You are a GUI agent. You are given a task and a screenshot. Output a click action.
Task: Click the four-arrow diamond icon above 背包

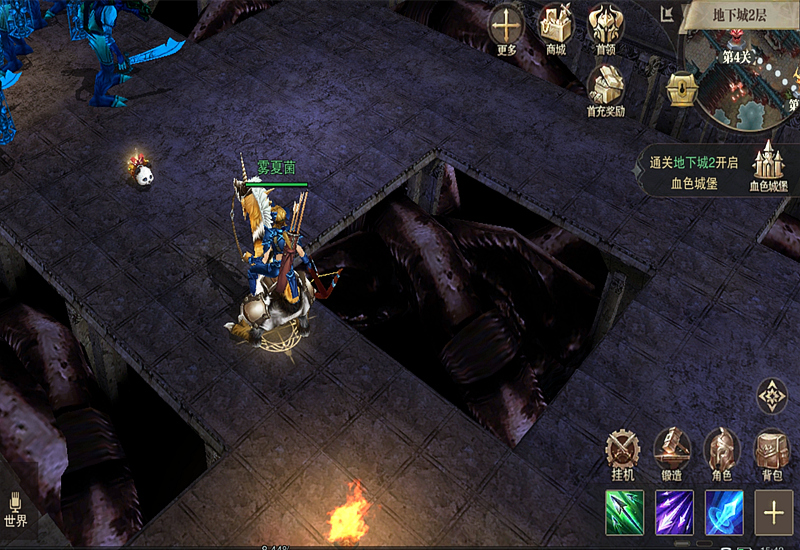tap(772, 396)
